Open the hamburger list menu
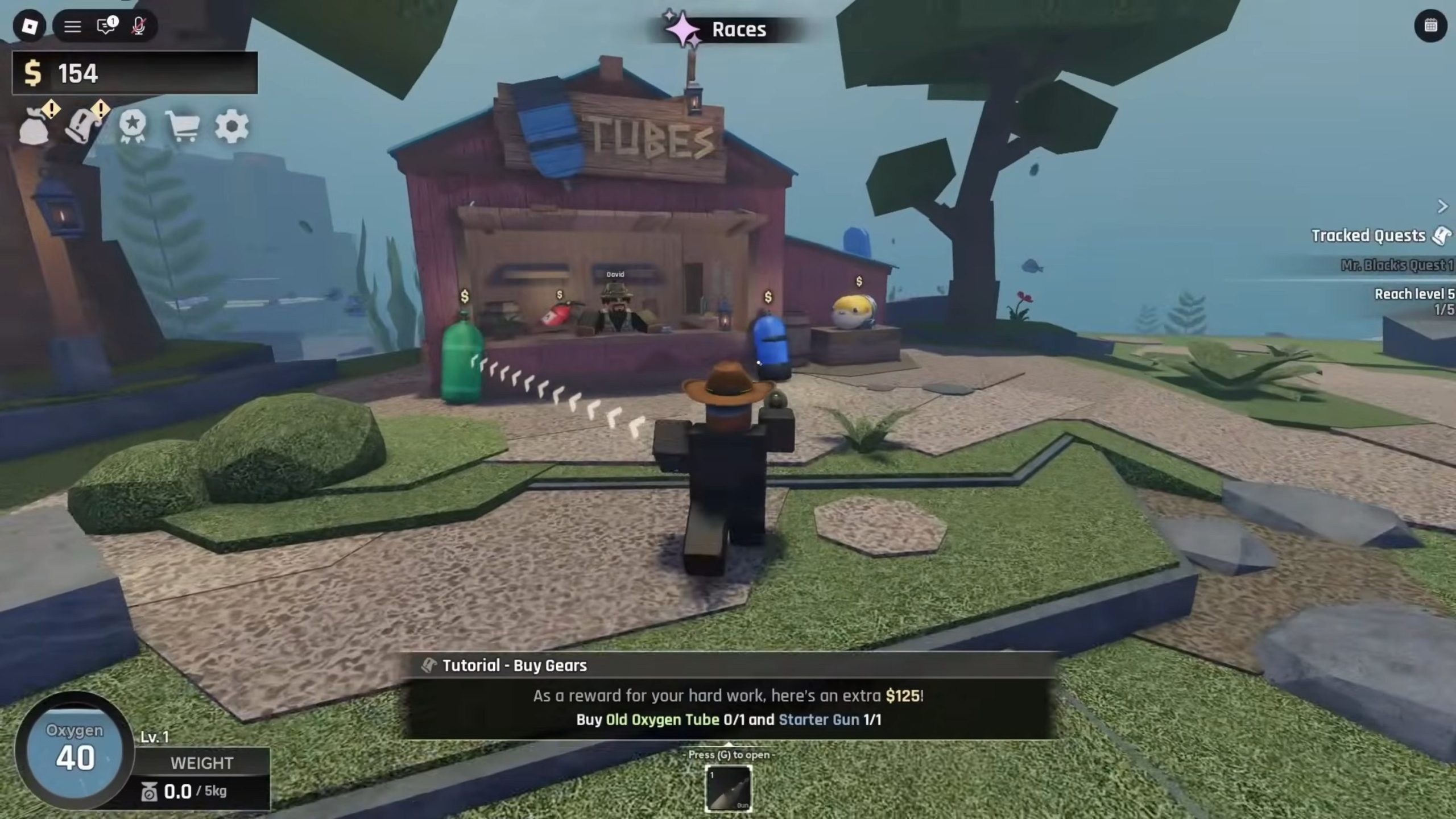Image resolution: width=1456 pixels, height=819 pixels. 72,26
